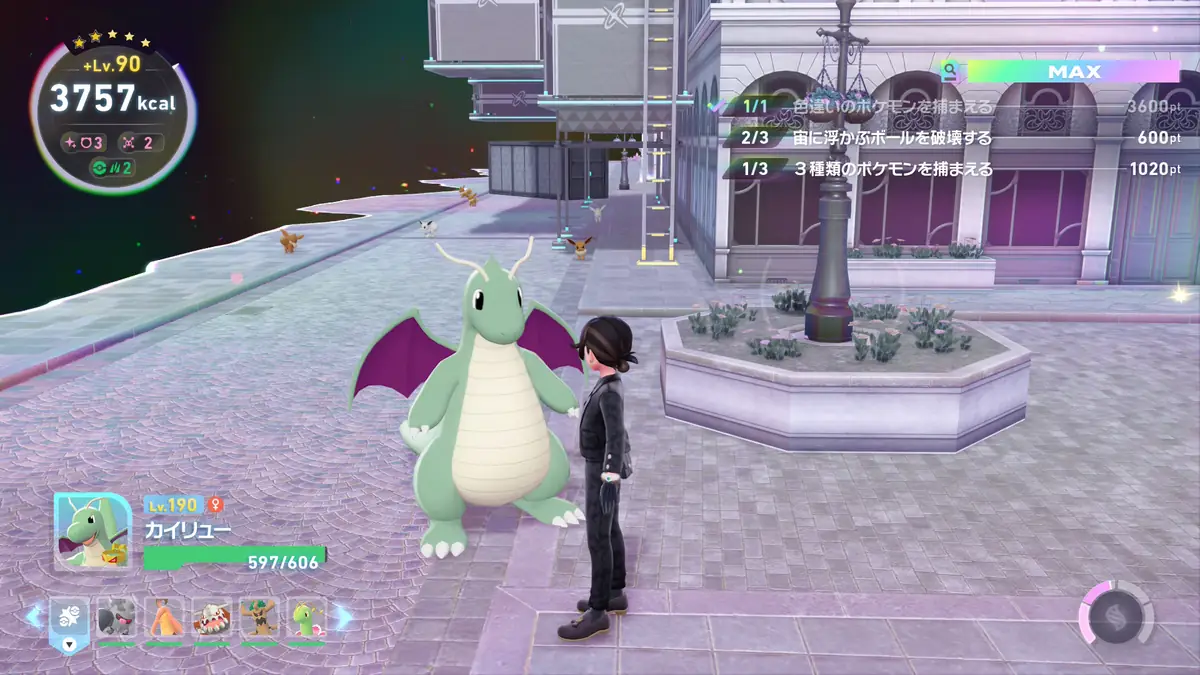Click the pink crossed-bones bonus badge
This screenshot has height=675, width=1200.
(x=140, y=142)
